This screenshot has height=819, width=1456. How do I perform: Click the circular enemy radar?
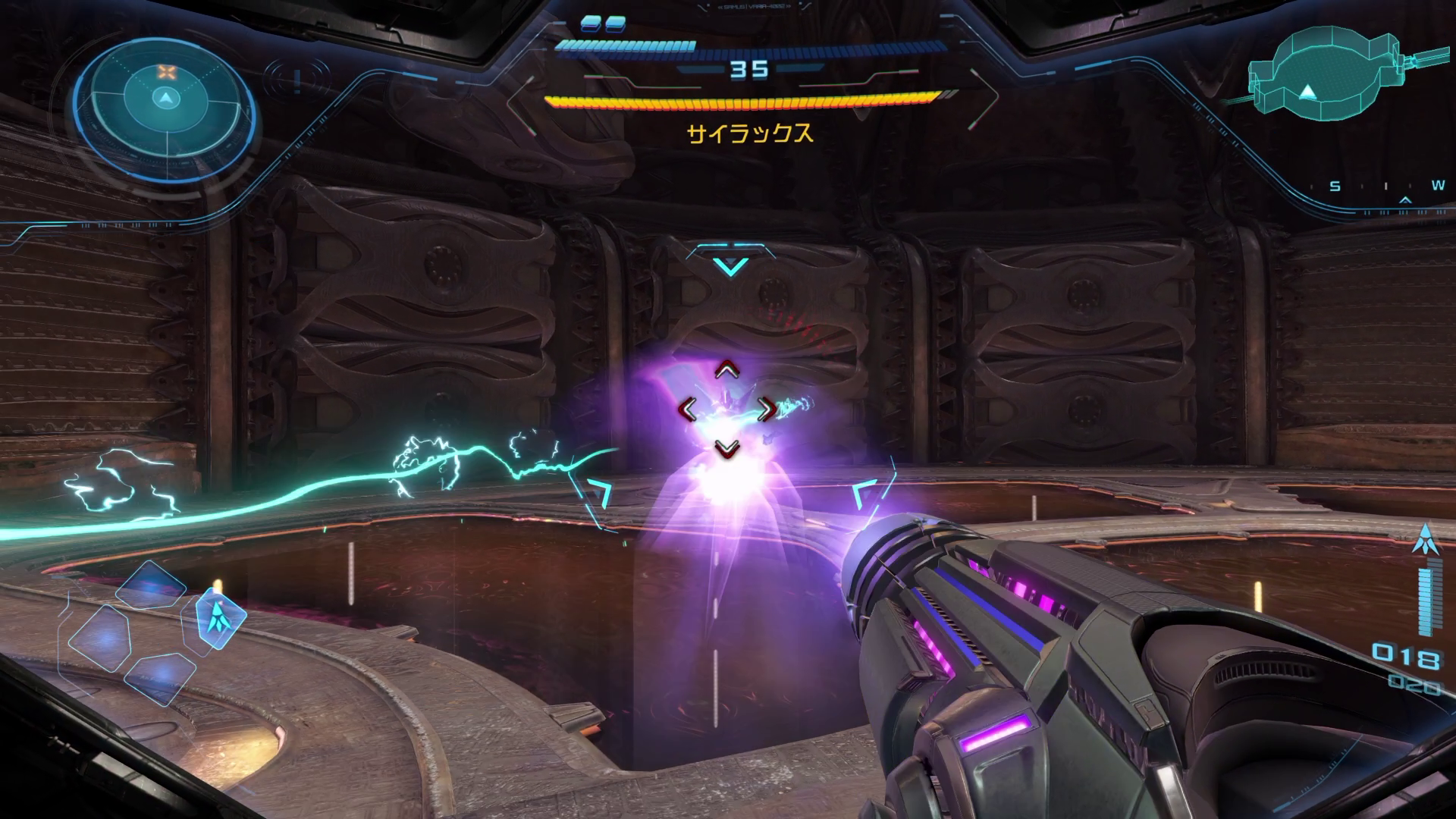[x=164, y=100]
